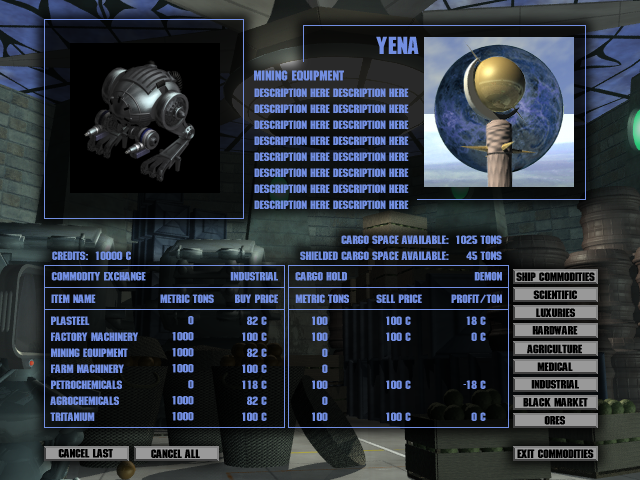Exit the commodities screen

555,454
